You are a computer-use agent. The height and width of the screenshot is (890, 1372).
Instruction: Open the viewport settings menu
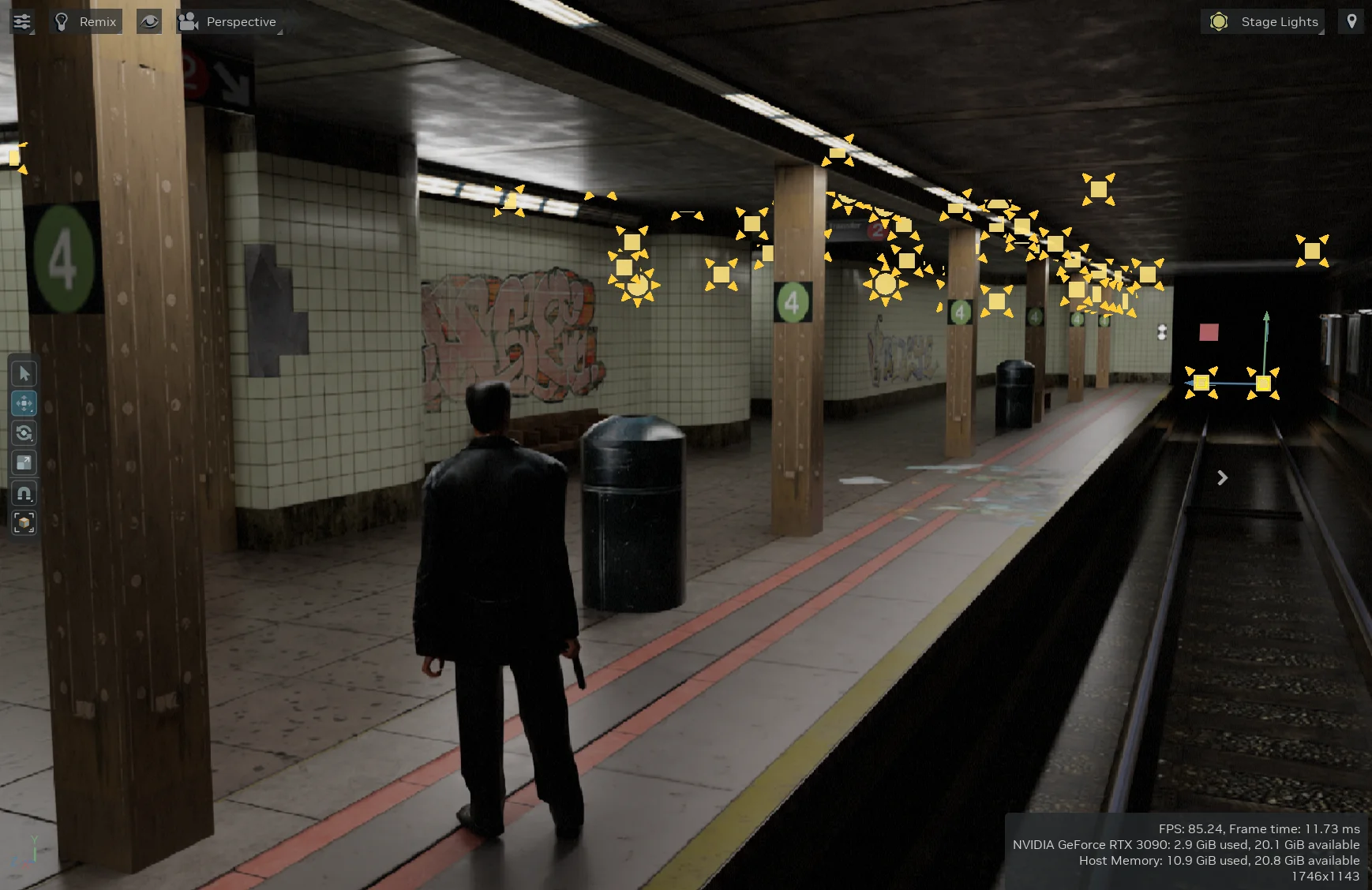pos(22,21)
